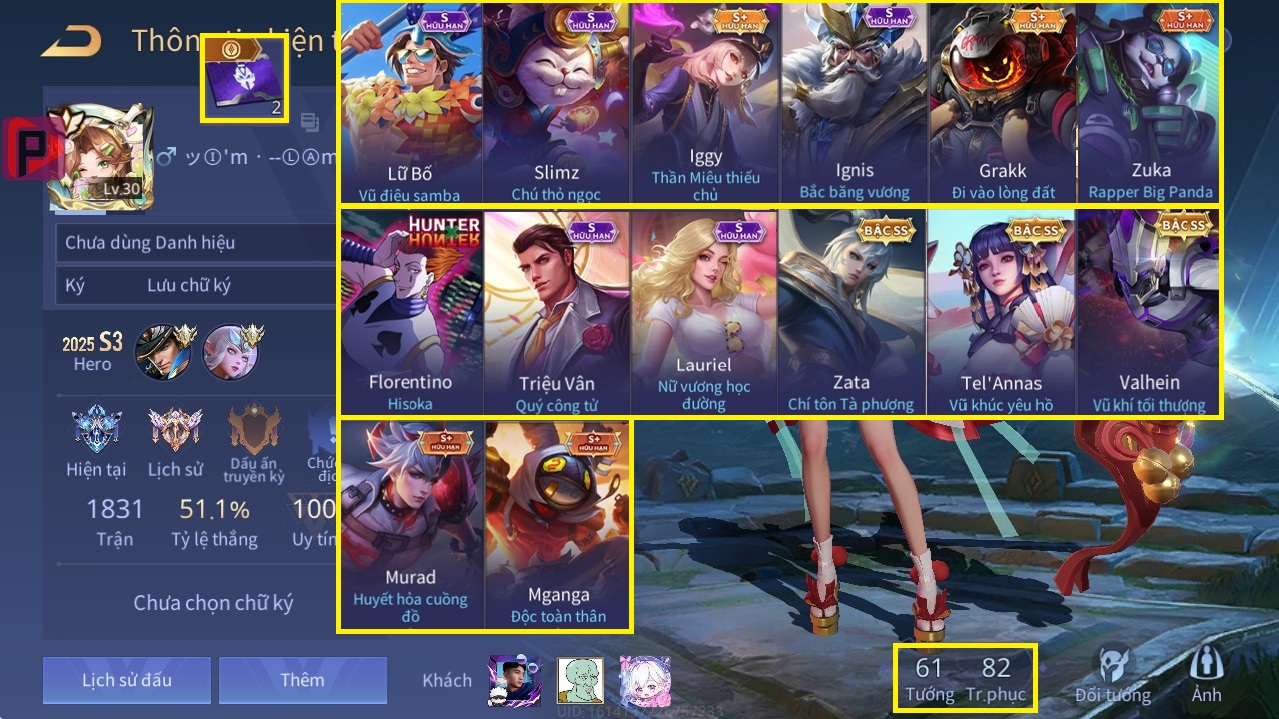Choose the Slimz Chú thỏ ngọc skin card
The width and height of the screenshot is (1279, 719).
pos(557,103)
